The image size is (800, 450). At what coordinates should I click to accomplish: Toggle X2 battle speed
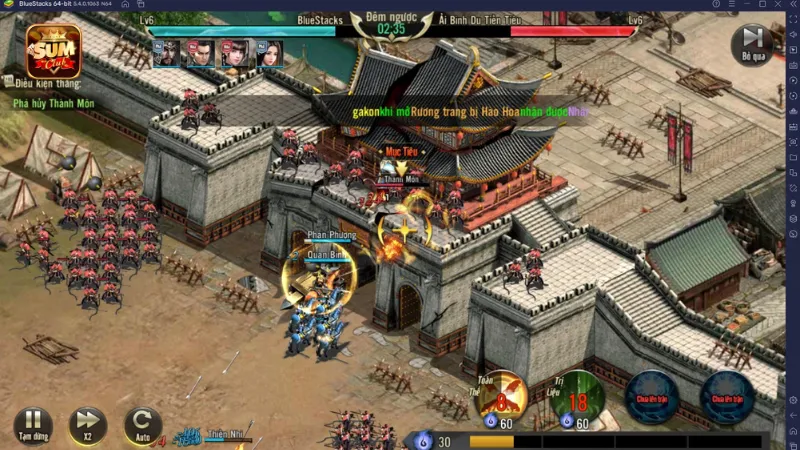(x=88, y=423)
